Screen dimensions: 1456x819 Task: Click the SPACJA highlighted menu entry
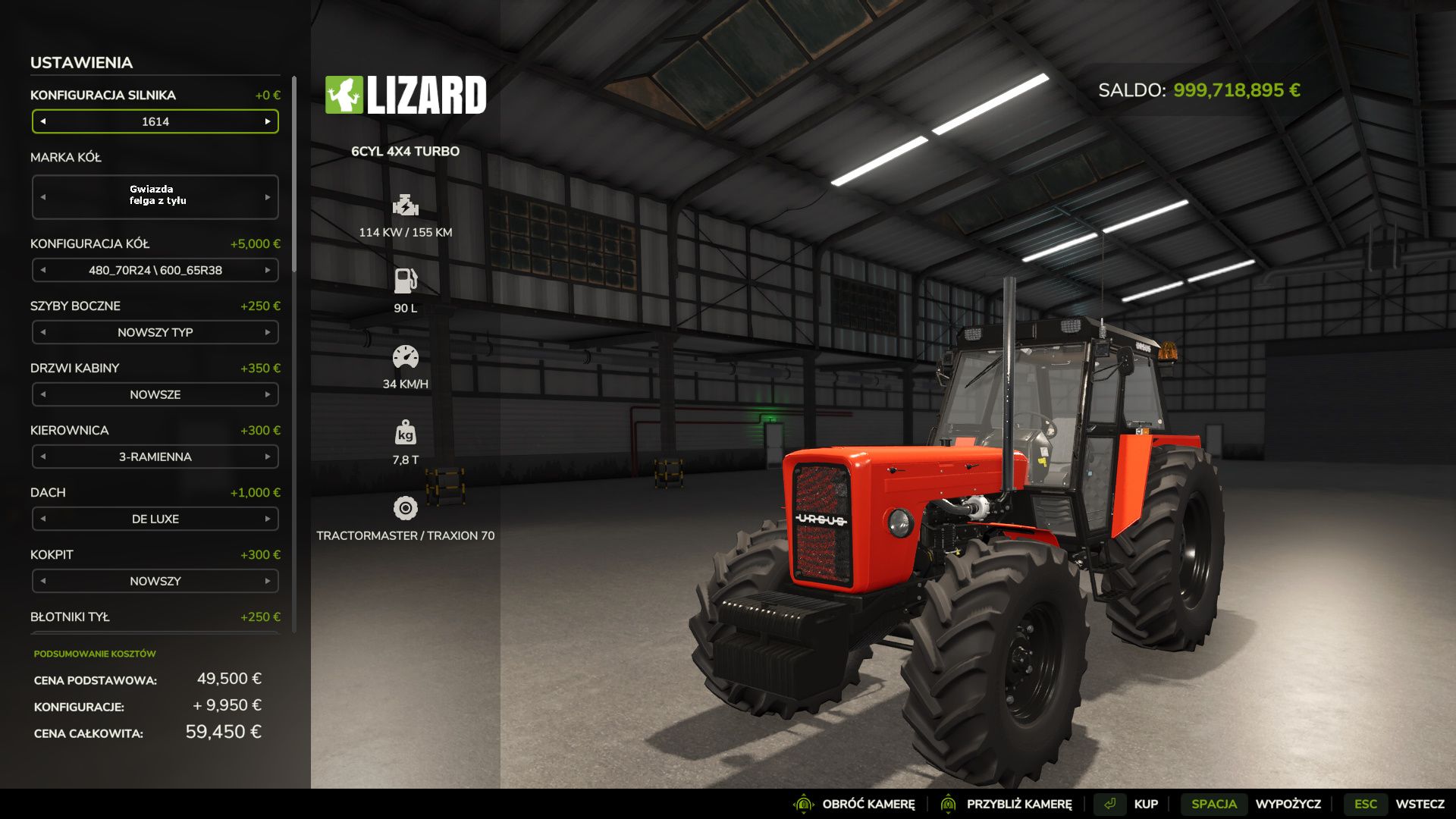pyautogui.click(x=1214, y=803)
